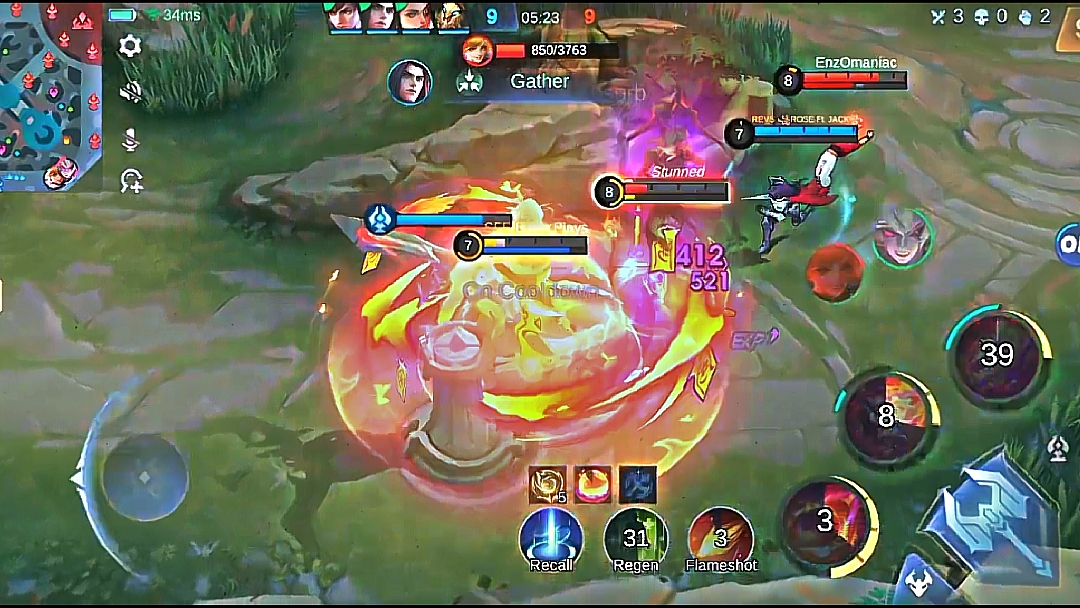Screen dimensions: 1080x608
Task: Tap the movement joystick pad
Action: (145, 477)
